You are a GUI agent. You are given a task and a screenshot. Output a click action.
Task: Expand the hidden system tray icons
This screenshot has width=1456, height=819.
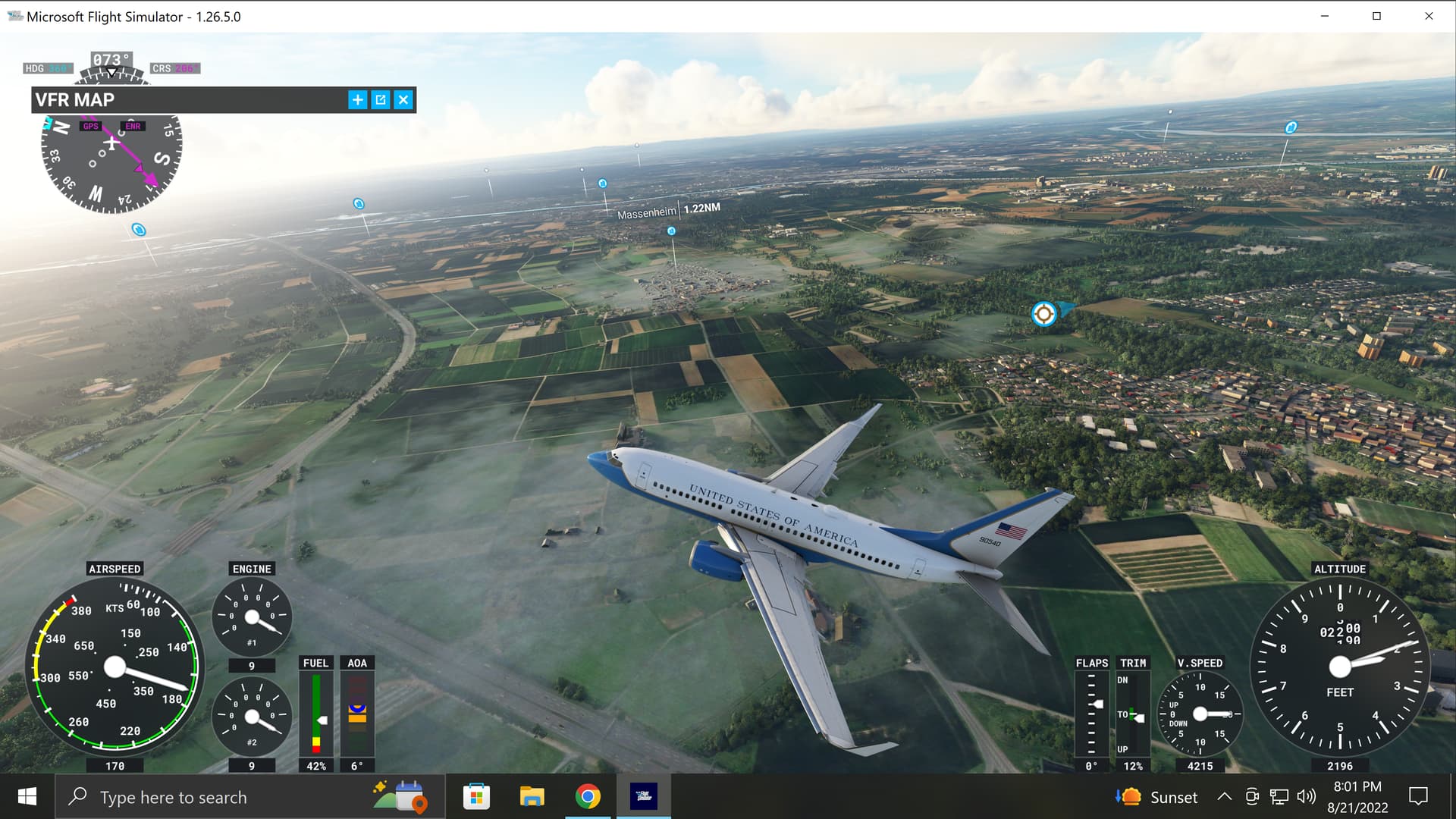[x=1223, y=797]
